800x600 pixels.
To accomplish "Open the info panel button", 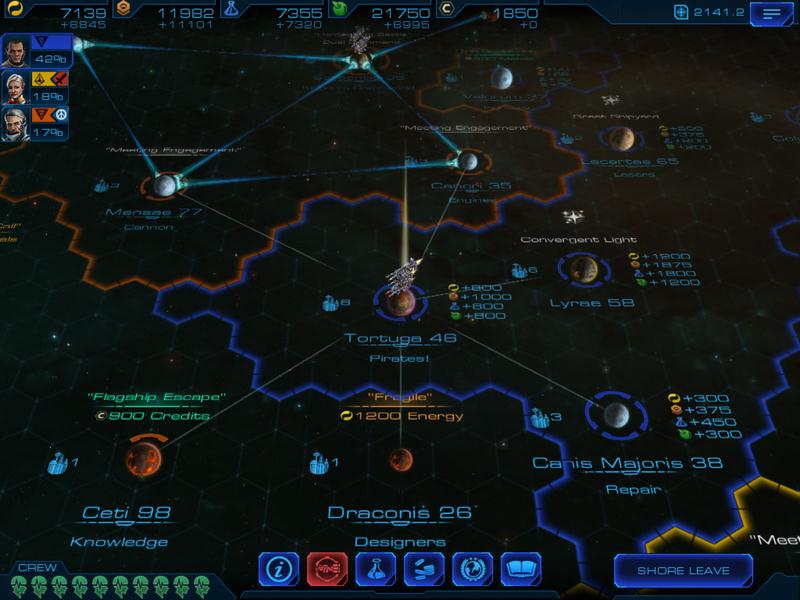I will pos(279,571).
